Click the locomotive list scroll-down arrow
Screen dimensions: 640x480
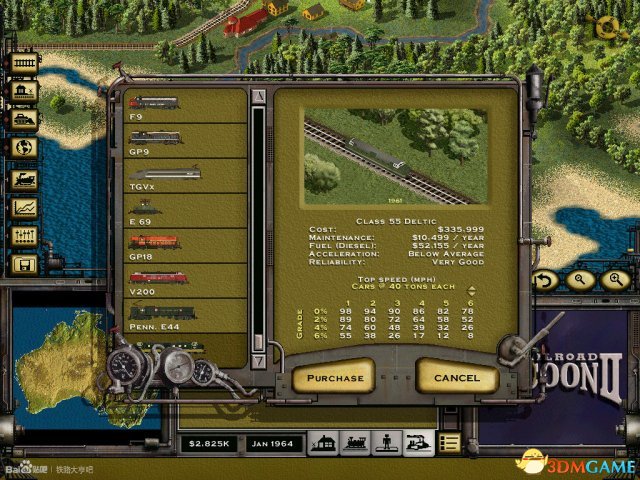(259, 360)
